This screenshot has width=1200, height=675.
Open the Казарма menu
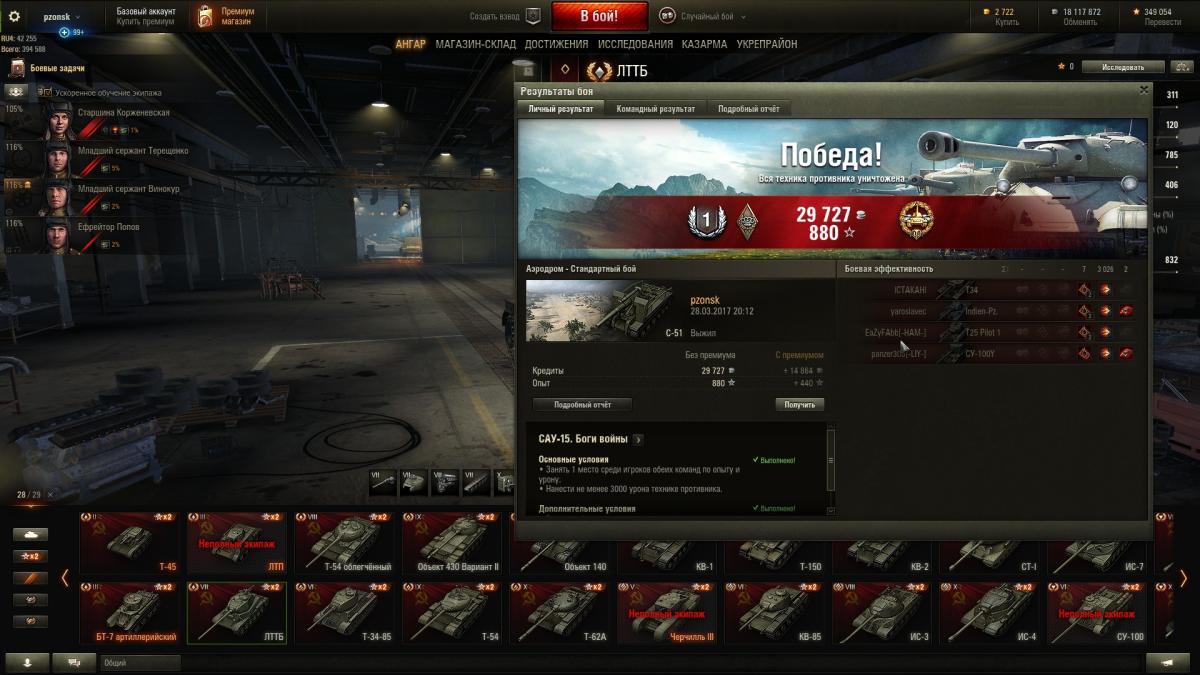704,44
